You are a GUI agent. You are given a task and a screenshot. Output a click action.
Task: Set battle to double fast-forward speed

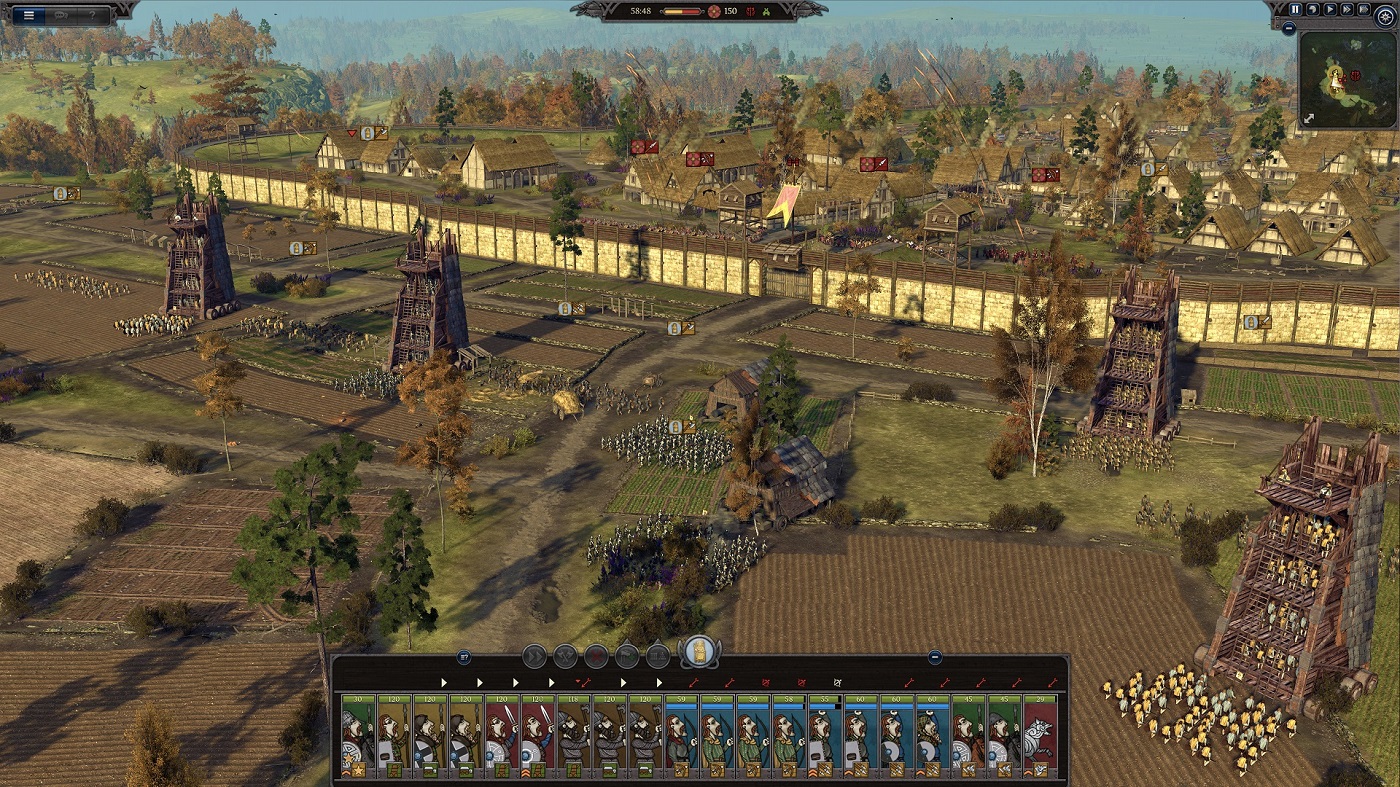point(1346,9)
